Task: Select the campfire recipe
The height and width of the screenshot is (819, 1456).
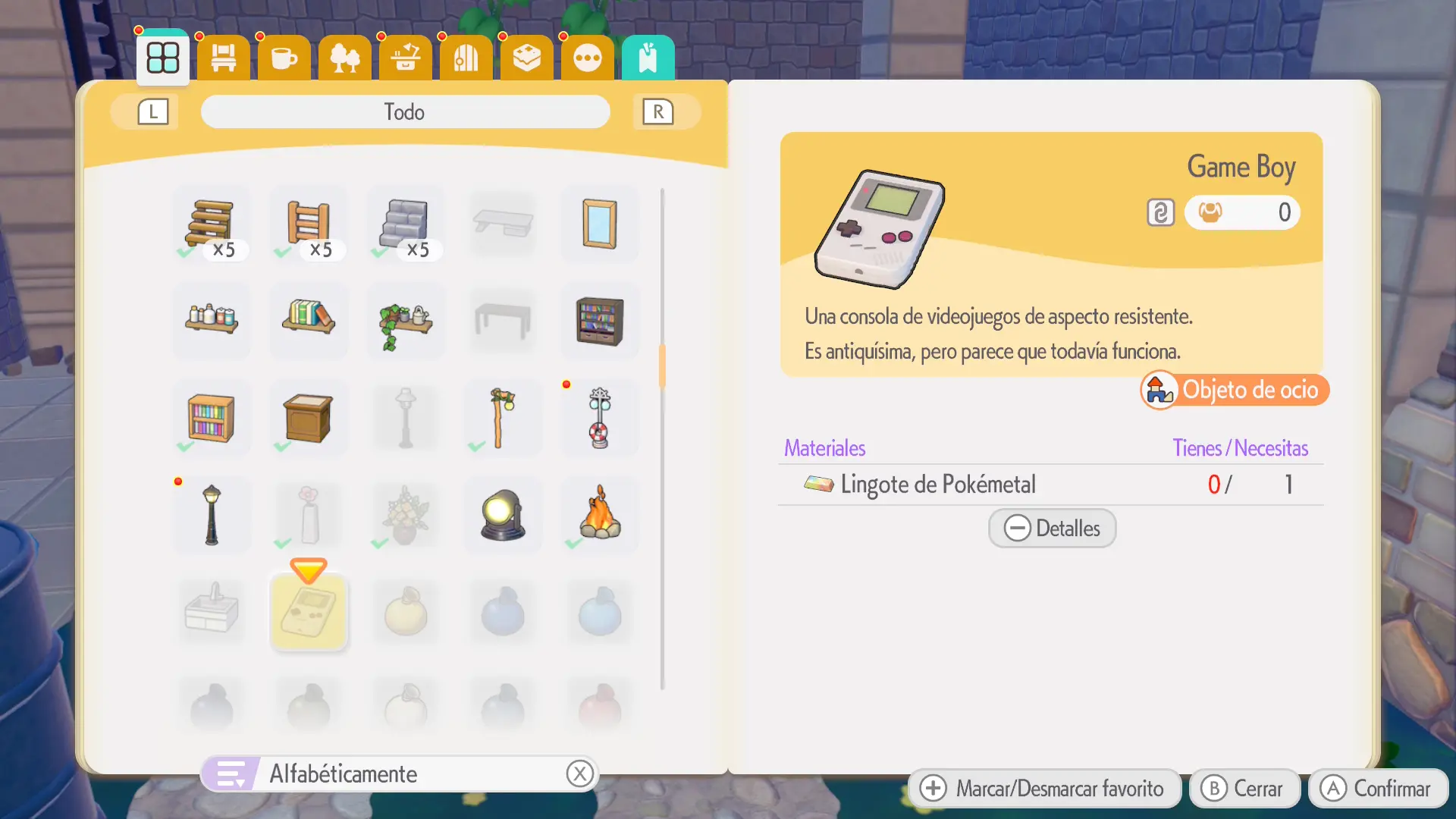Action: [600, 516]
